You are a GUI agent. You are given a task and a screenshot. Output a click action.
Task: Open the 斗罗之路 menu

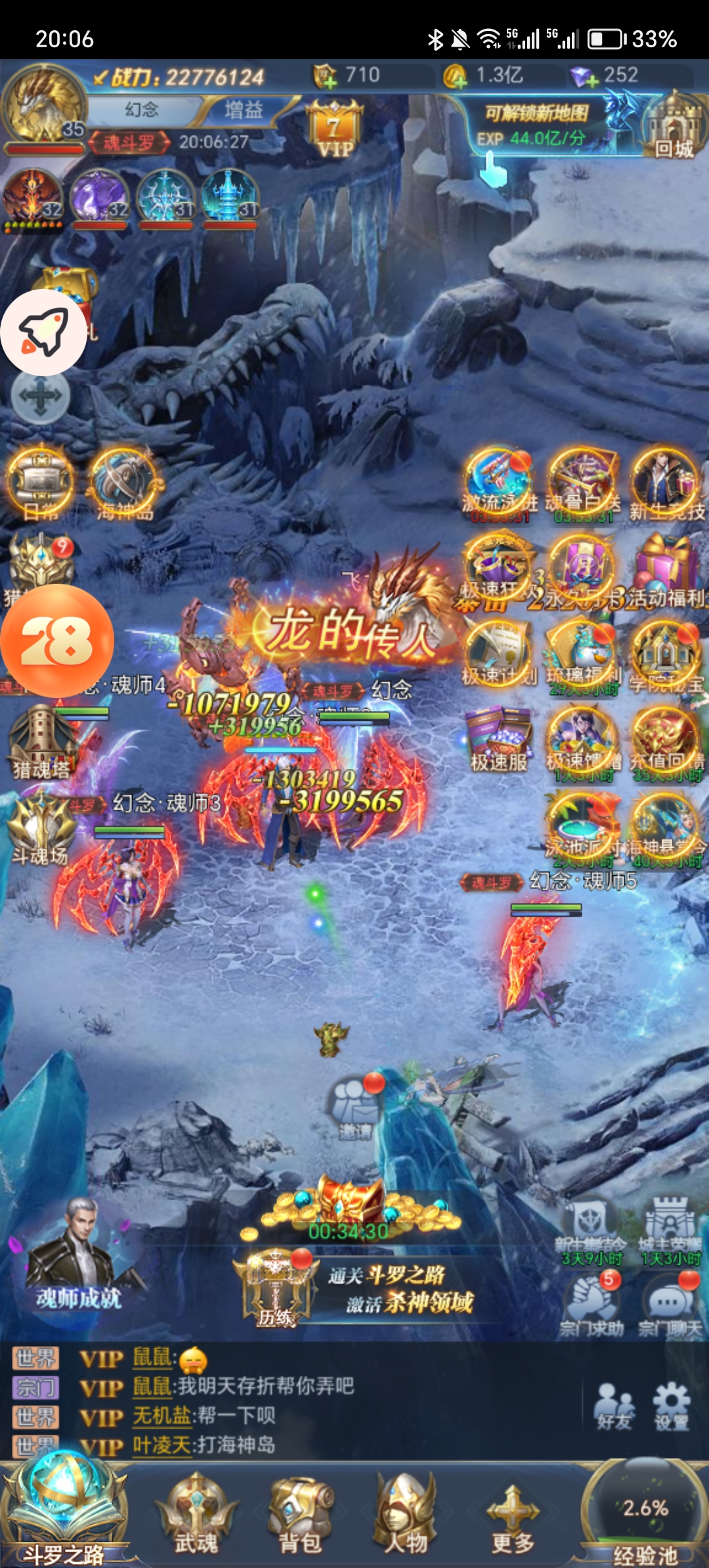[64, 1518]
